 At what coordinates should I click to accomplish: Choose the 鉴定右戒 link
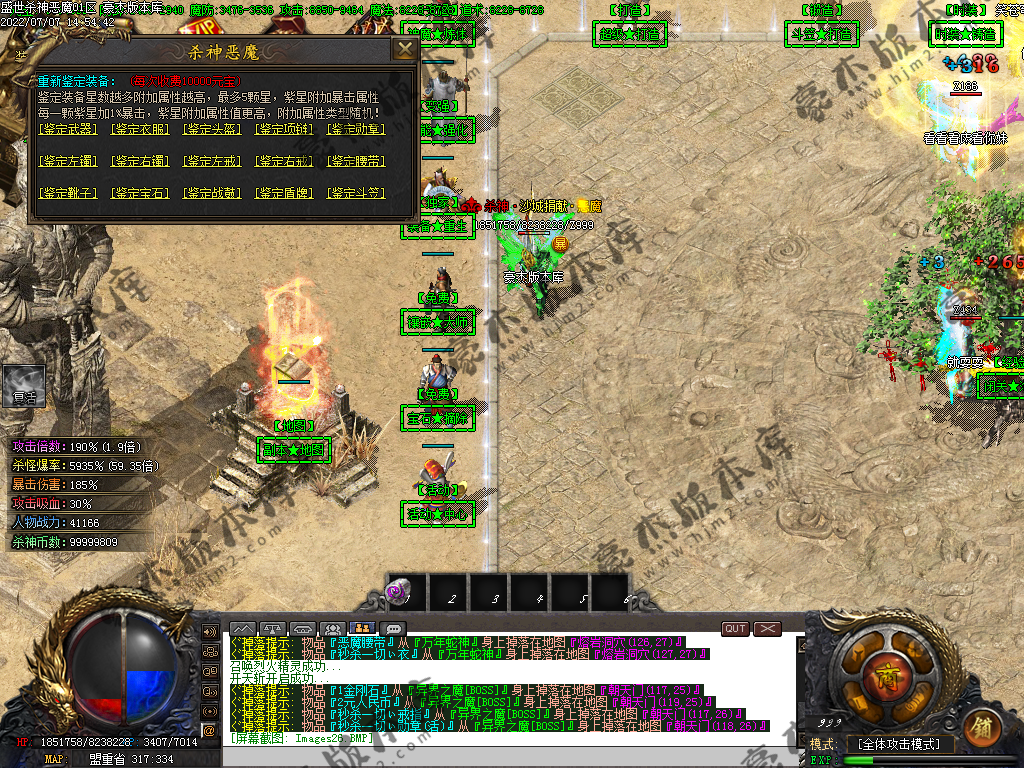(x=285, y=161)
